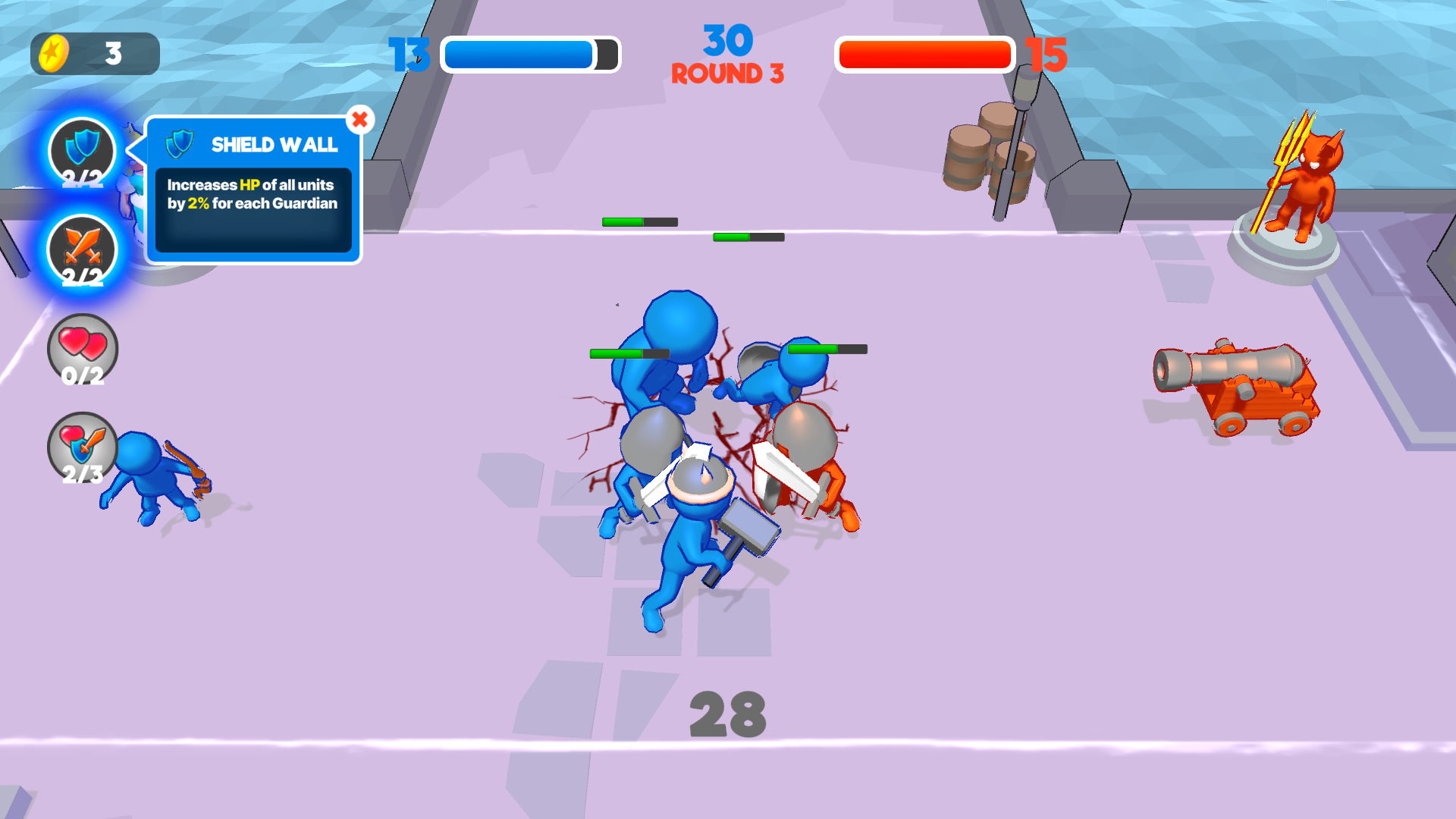This screenshot has height=819, width=1456.
Task: Dismiss the Shield Wall tooltip
Action: [x=360, y=118]
